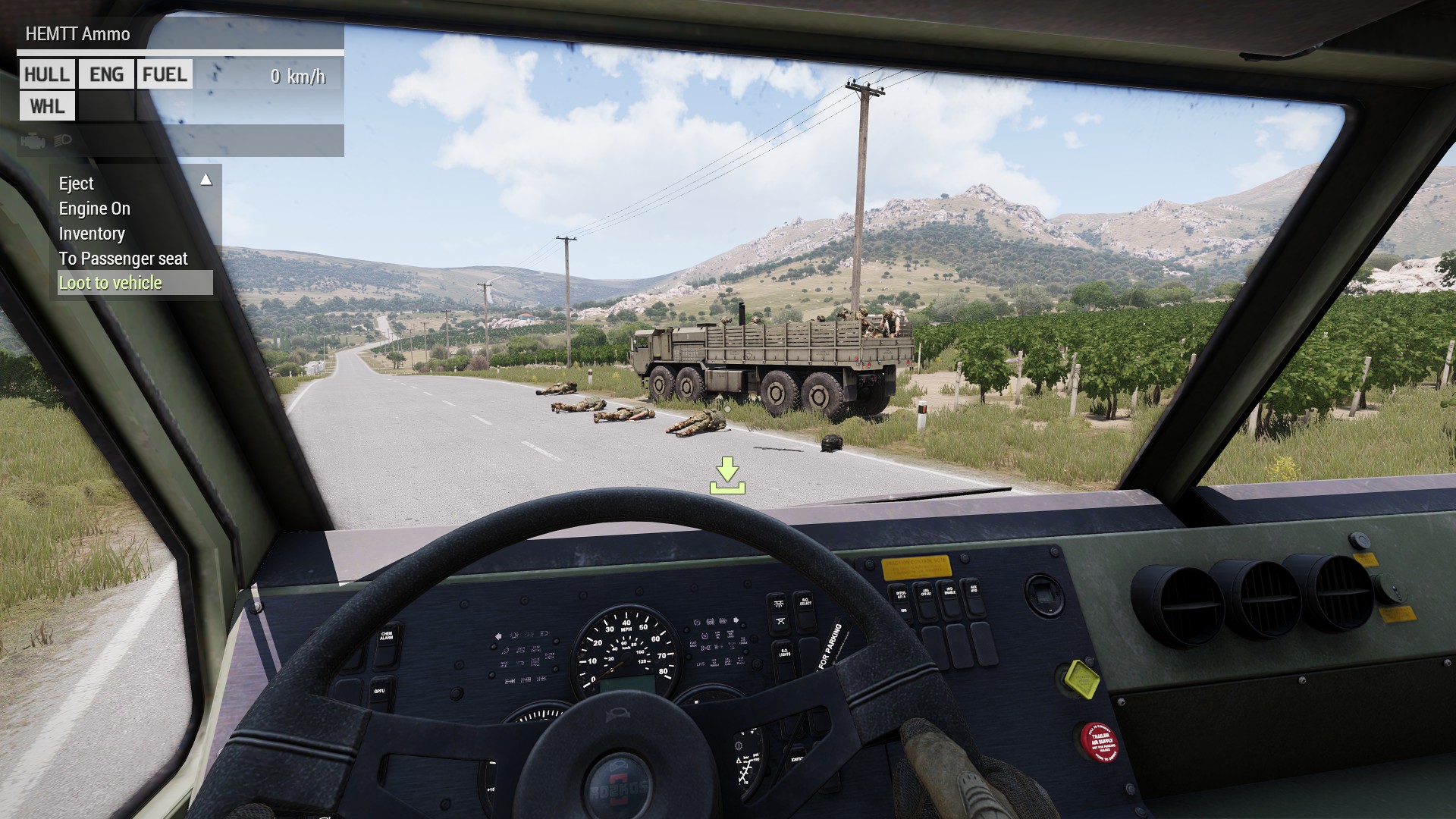The height and width of the screenshot is (819, 1456).
Task: Choose 'To Passenger seat' in the action list
Action: pos(124,259)
